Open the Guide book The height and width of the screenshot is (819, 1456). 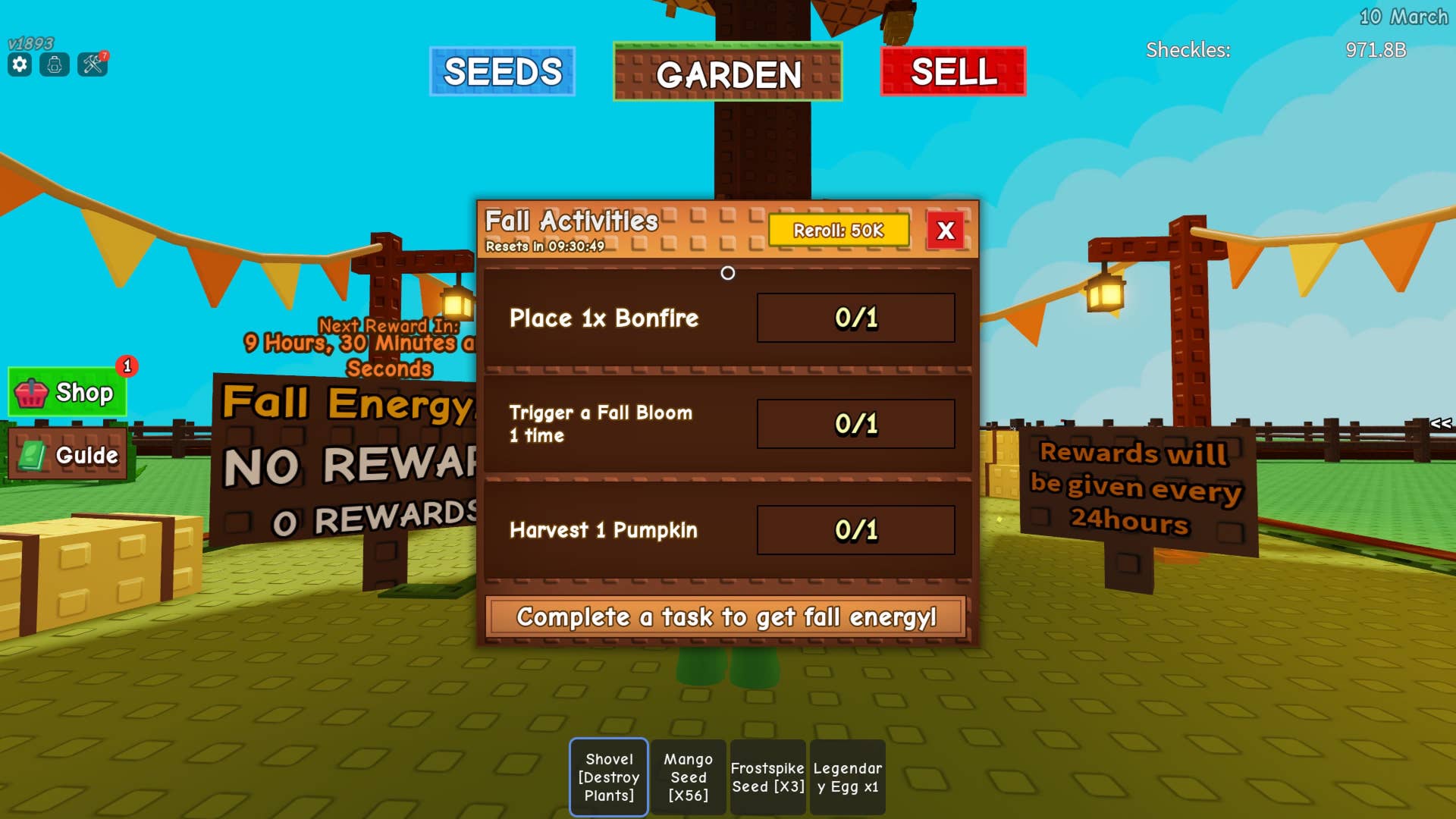(68, 455)
